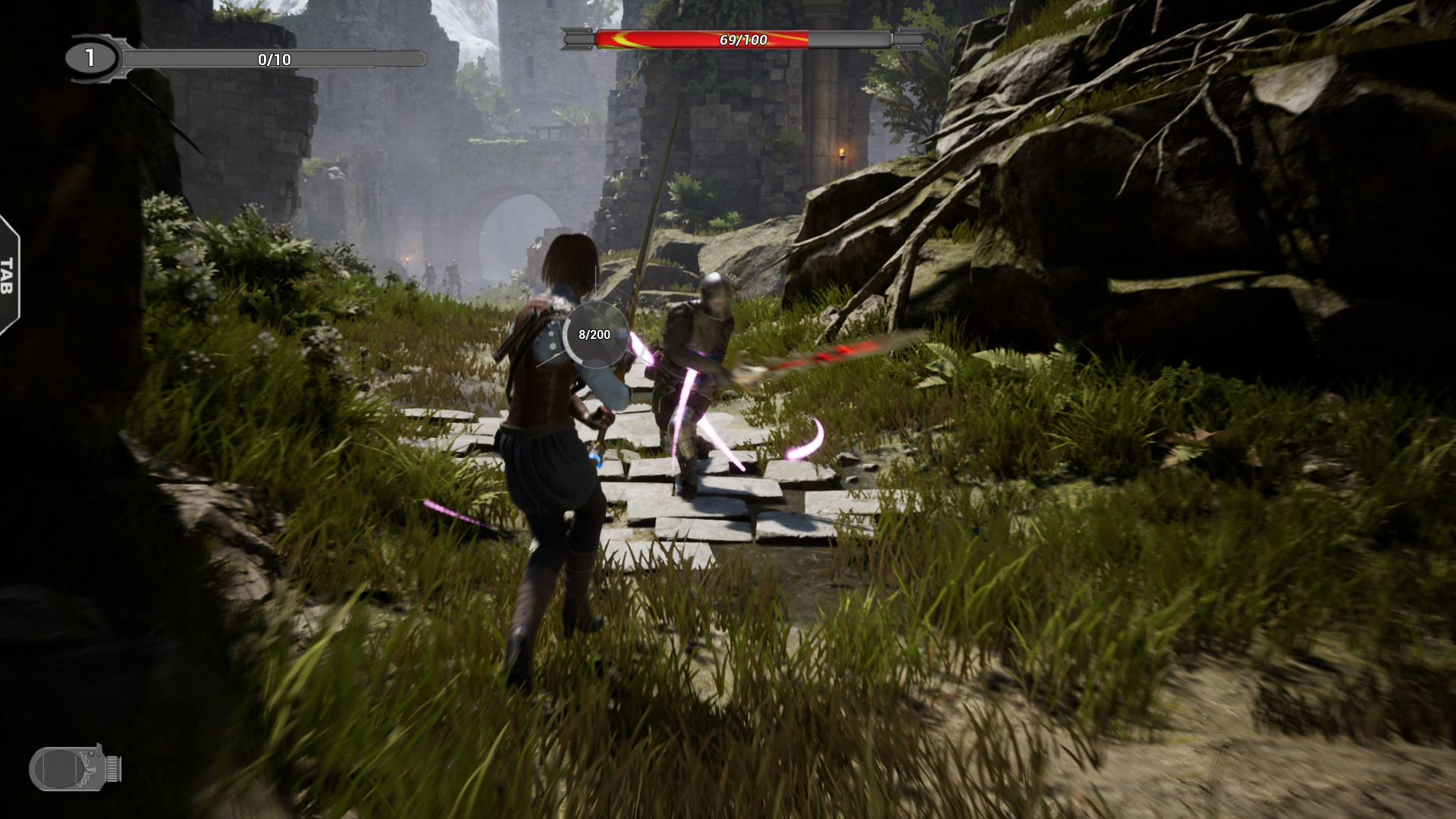Viewport: 1456px width, 819px height.
Task: Toggle the large round button on the gadget device
Action: tap(91, 754)
